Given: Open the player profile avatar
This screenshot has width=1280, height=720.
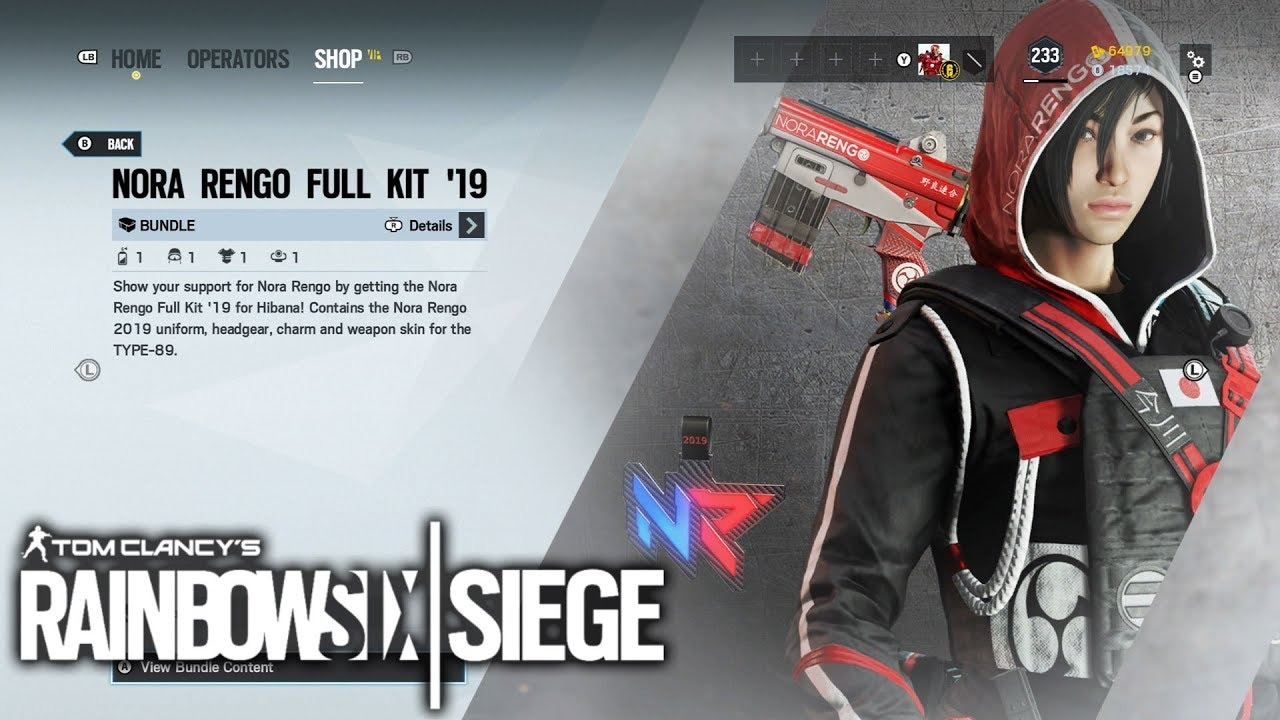Looking at the screenshot, I should pos(933,60).
